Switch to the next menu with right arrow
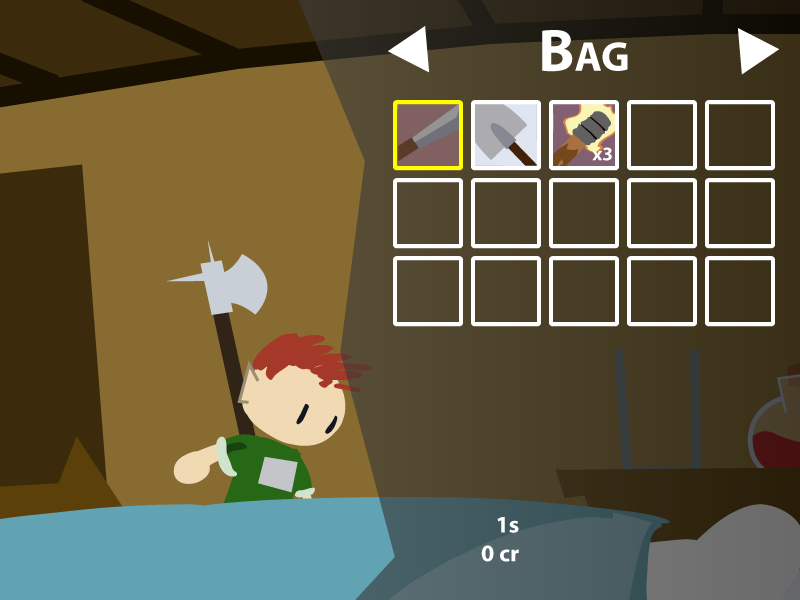The width and height of the screenshot is (800, 600). tap(756, 50)
